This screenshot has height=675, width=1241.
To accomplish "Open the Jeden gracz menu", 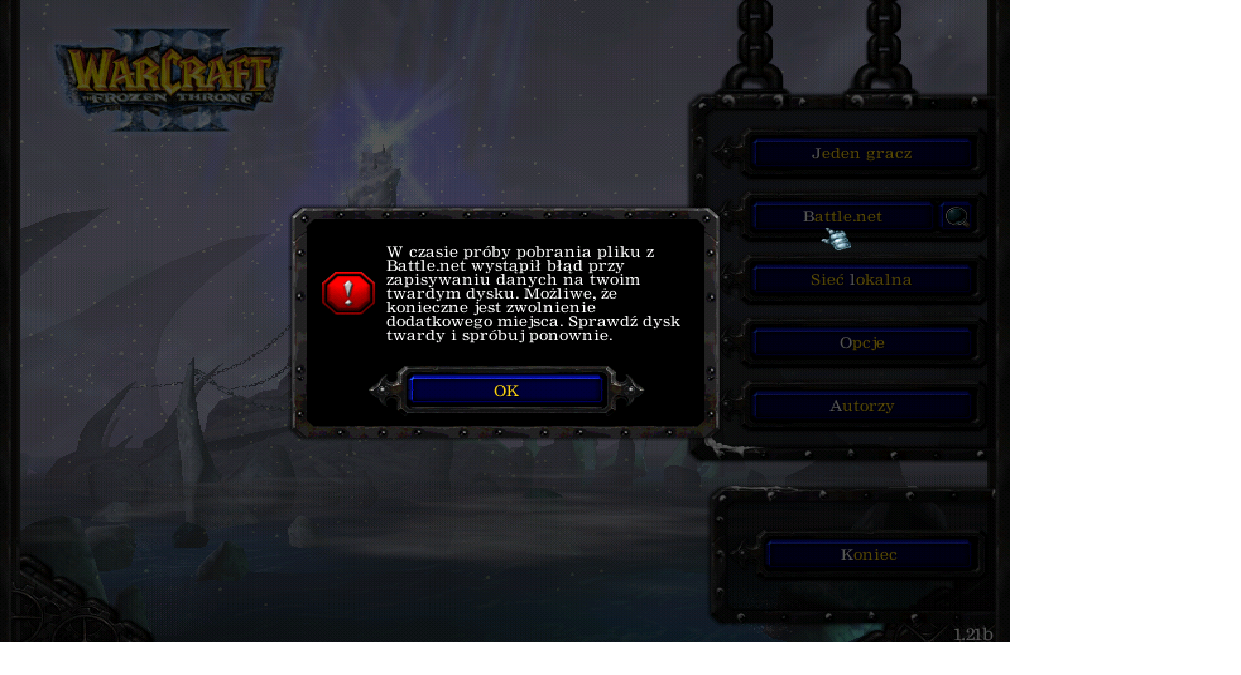I will (861, 154).
